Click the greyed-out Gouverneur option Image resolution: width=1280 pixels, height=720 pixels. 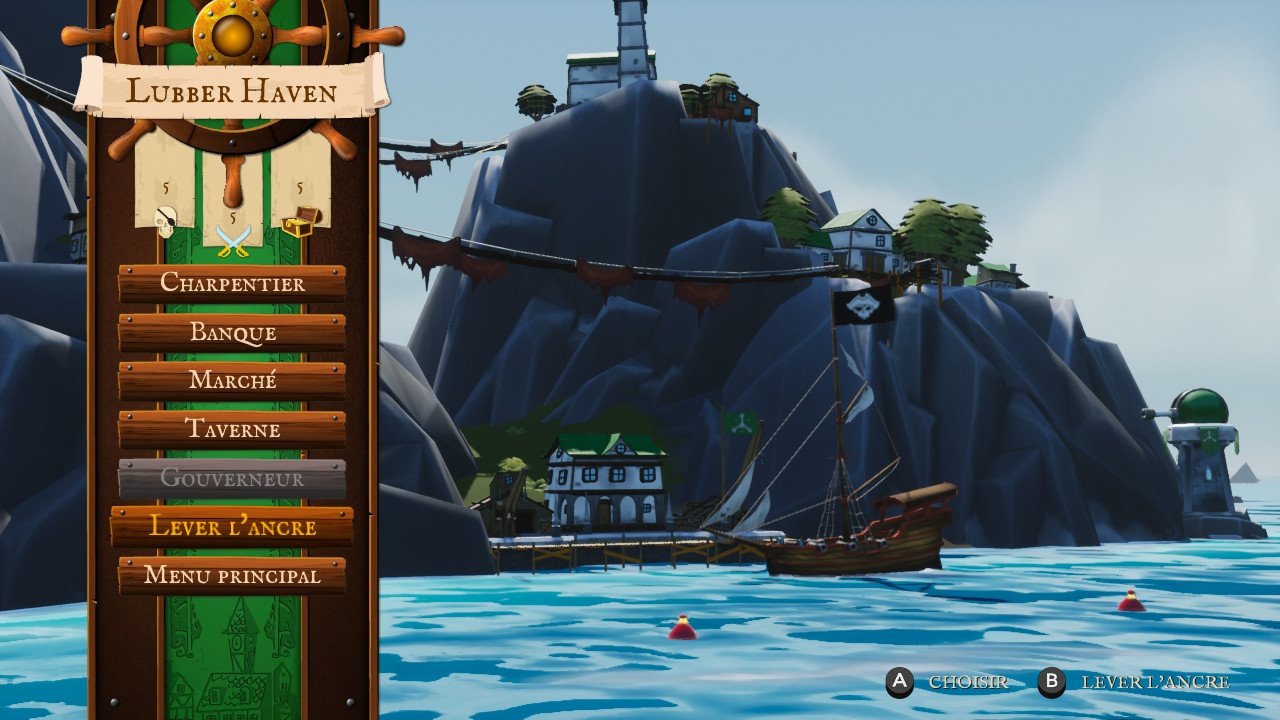point(232,478)
